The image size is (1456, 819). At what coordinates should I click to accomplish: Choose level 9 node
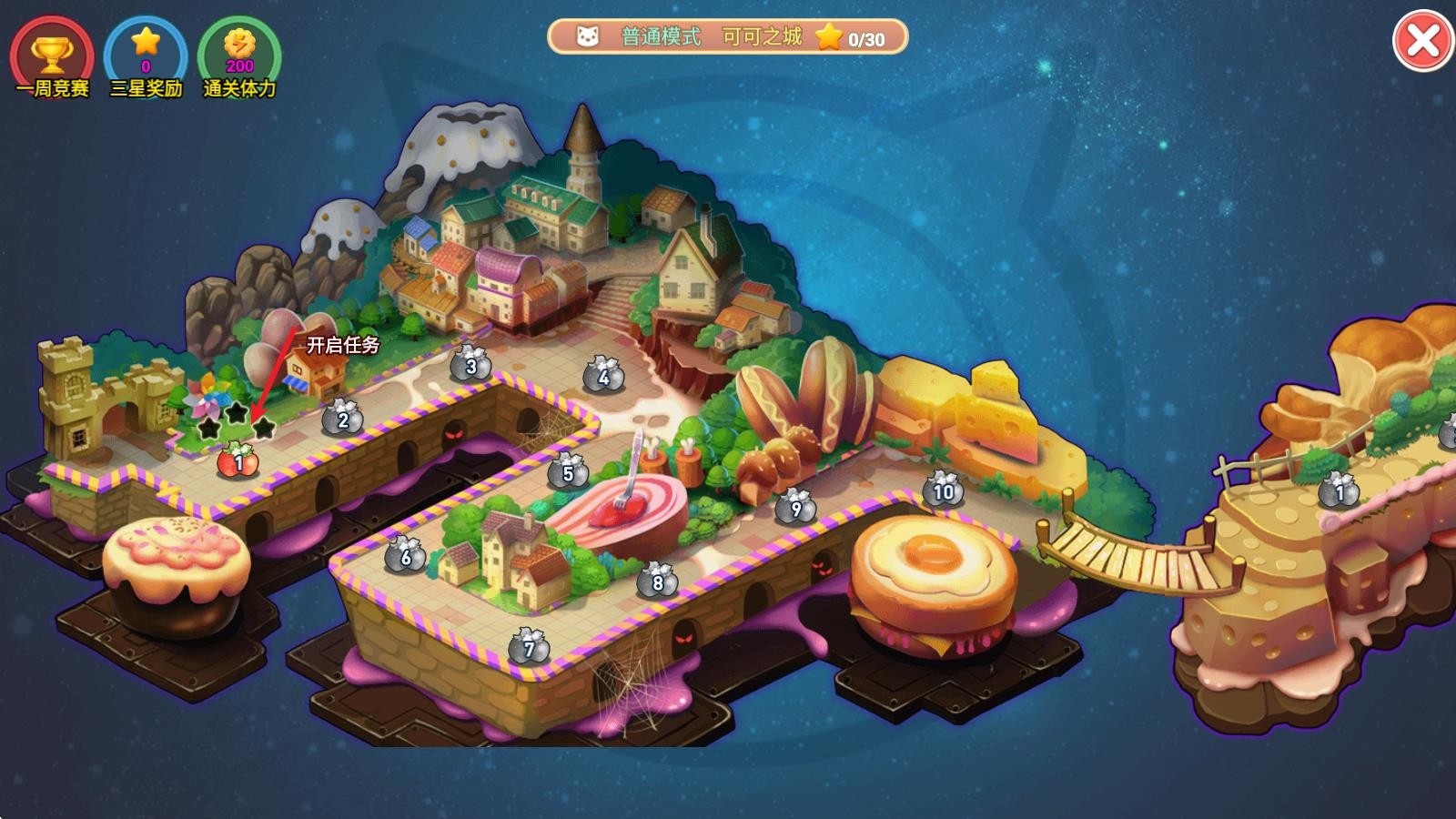coord(795,507)
